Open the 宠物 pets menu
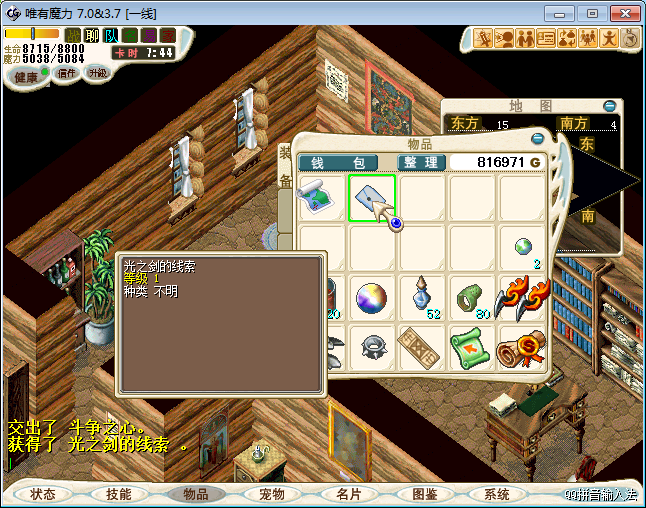 [x=272, y=494]
